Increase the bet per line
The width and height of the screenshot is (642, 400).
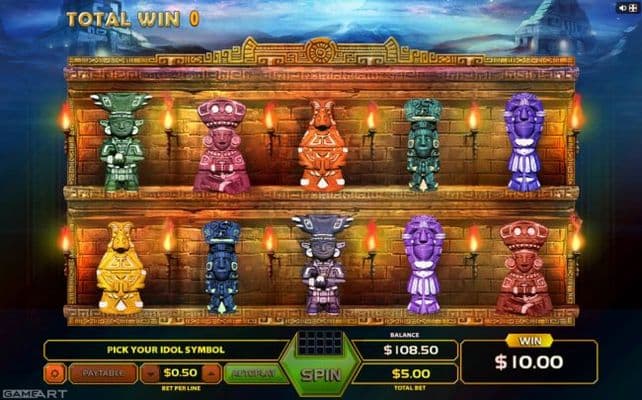pos(210,374)
